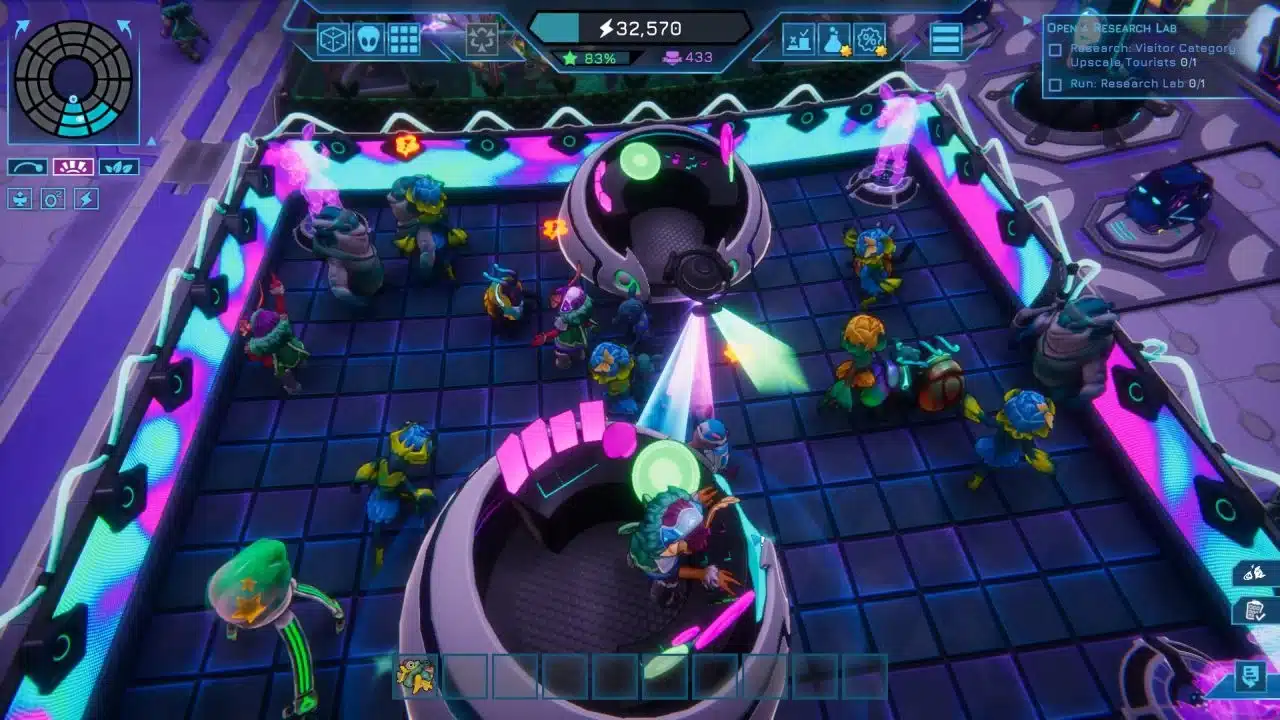Show the O2 oxygen overlay

click(x=52, y=199)
